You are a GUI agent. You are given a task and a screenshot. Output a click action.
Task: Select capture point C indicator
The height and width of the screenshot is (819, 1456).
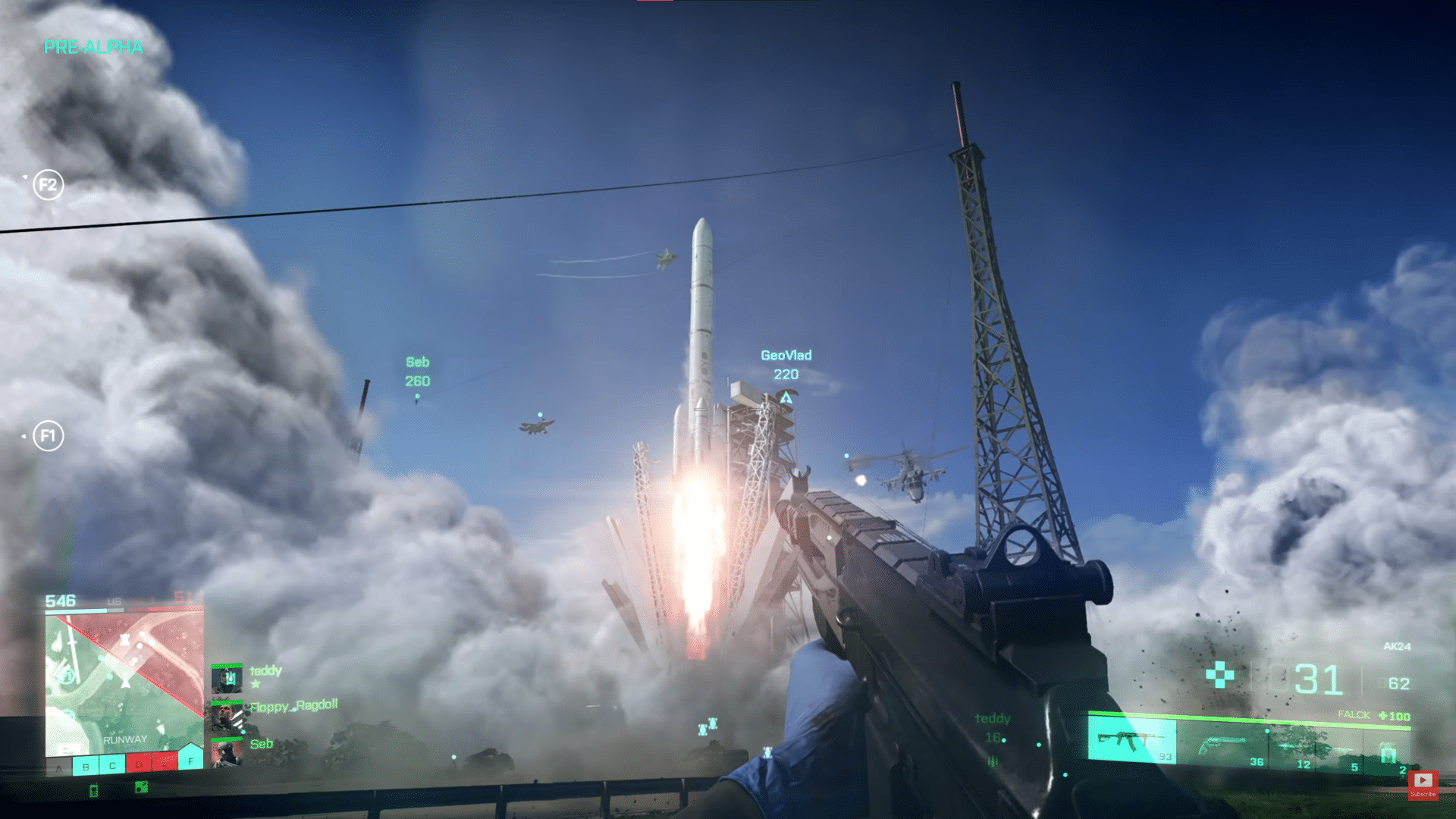[x=112, y=766]
